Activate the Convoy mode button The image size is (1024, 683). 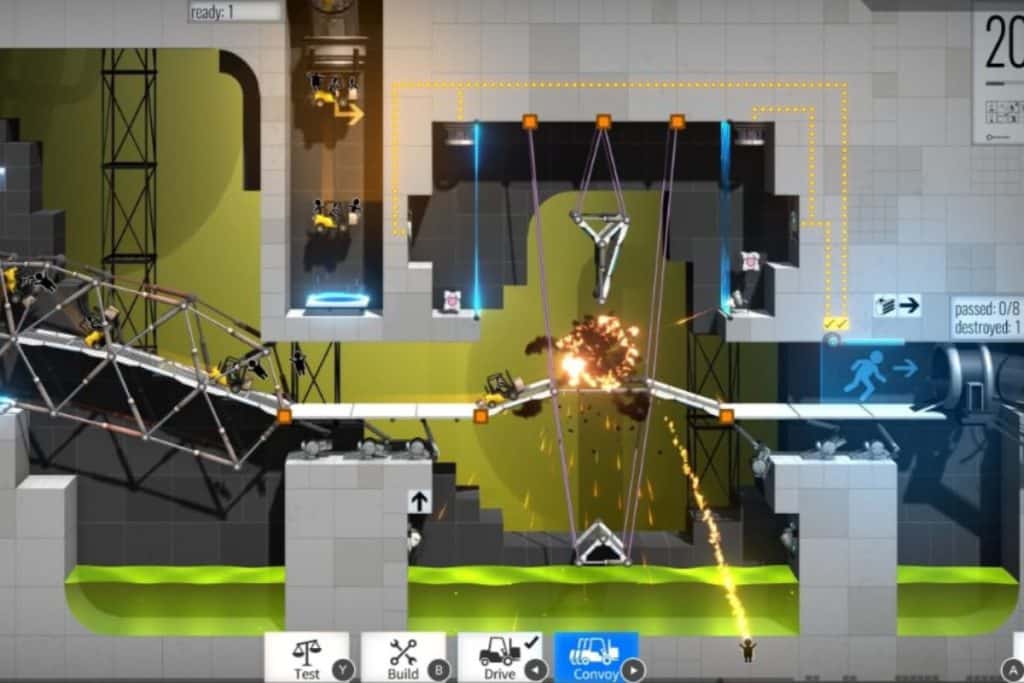point(596,657)
